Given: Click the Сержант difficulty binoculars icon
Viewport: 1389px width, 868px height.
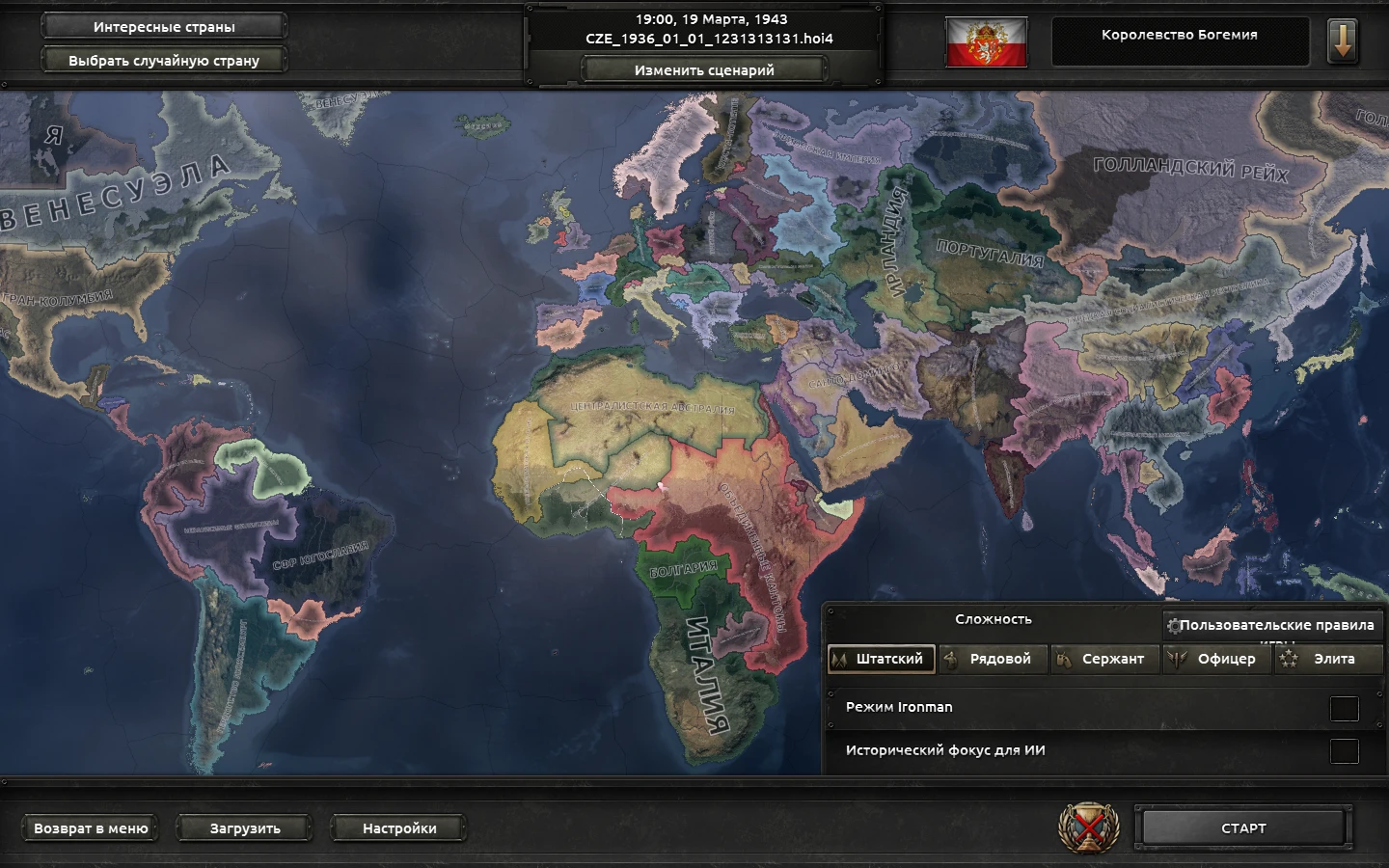Looking at the screenshot, I should (1063, 660).
